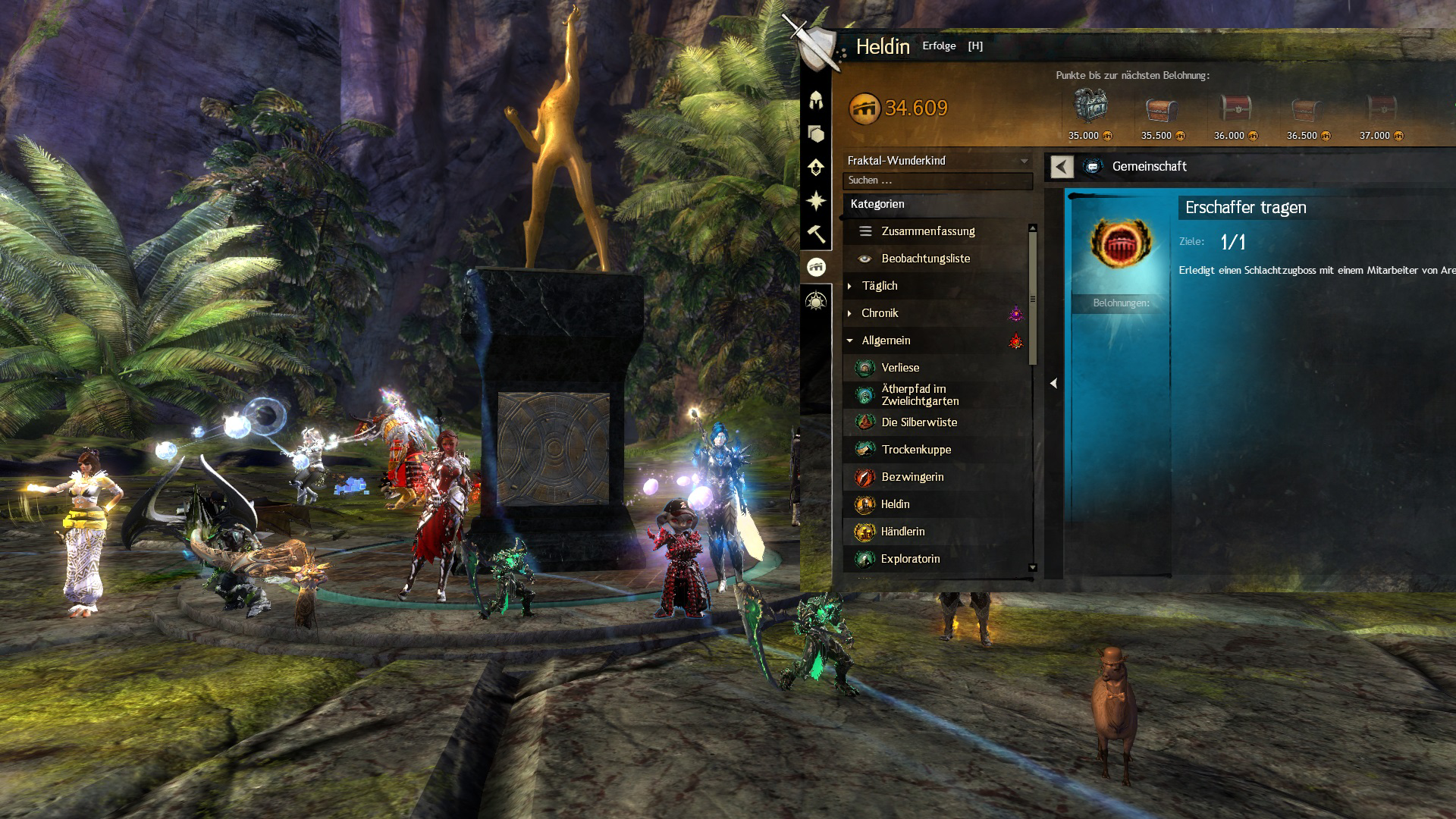
Task: Choose Die Silberwüste category
Action: click(x=918, y=422)
